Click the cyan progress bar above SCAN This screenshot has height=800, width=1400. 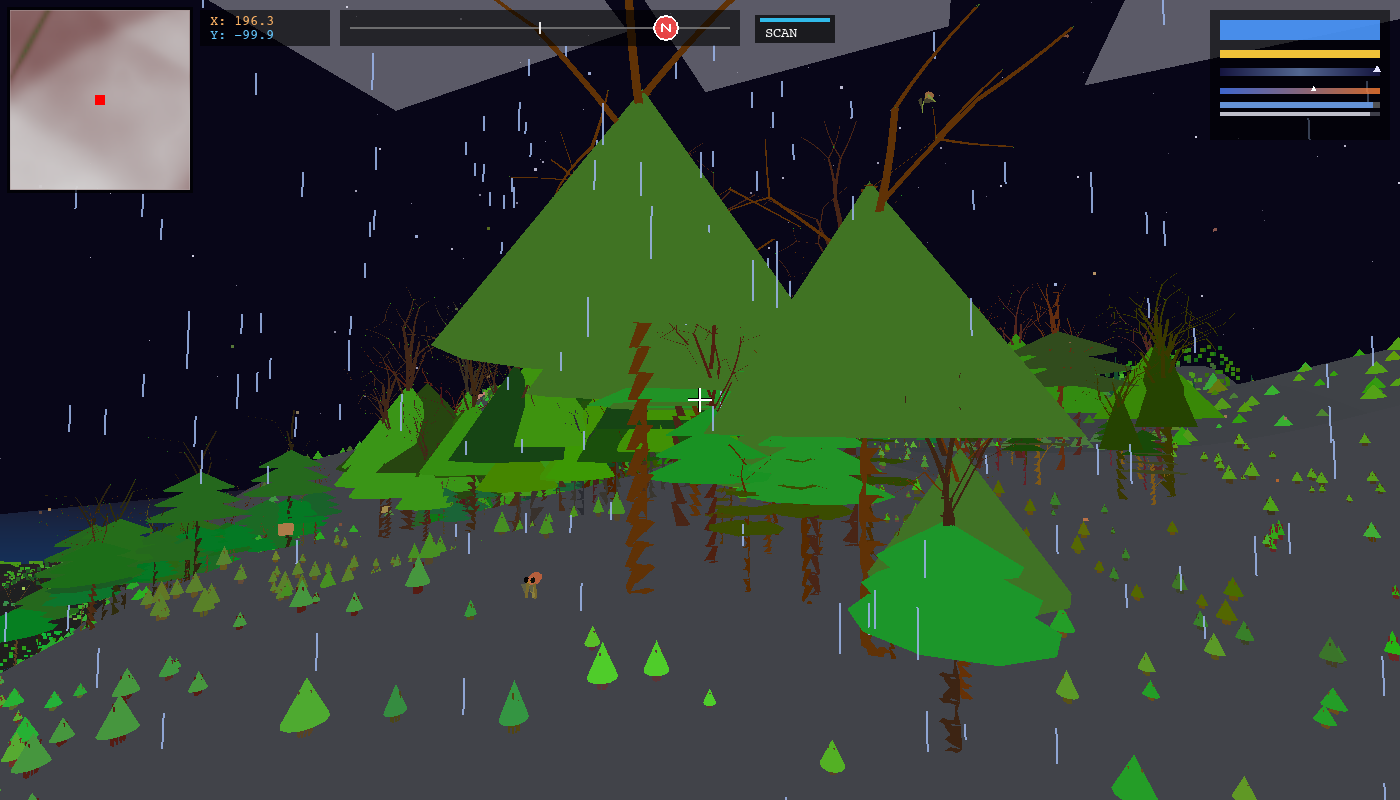[795, 18]
